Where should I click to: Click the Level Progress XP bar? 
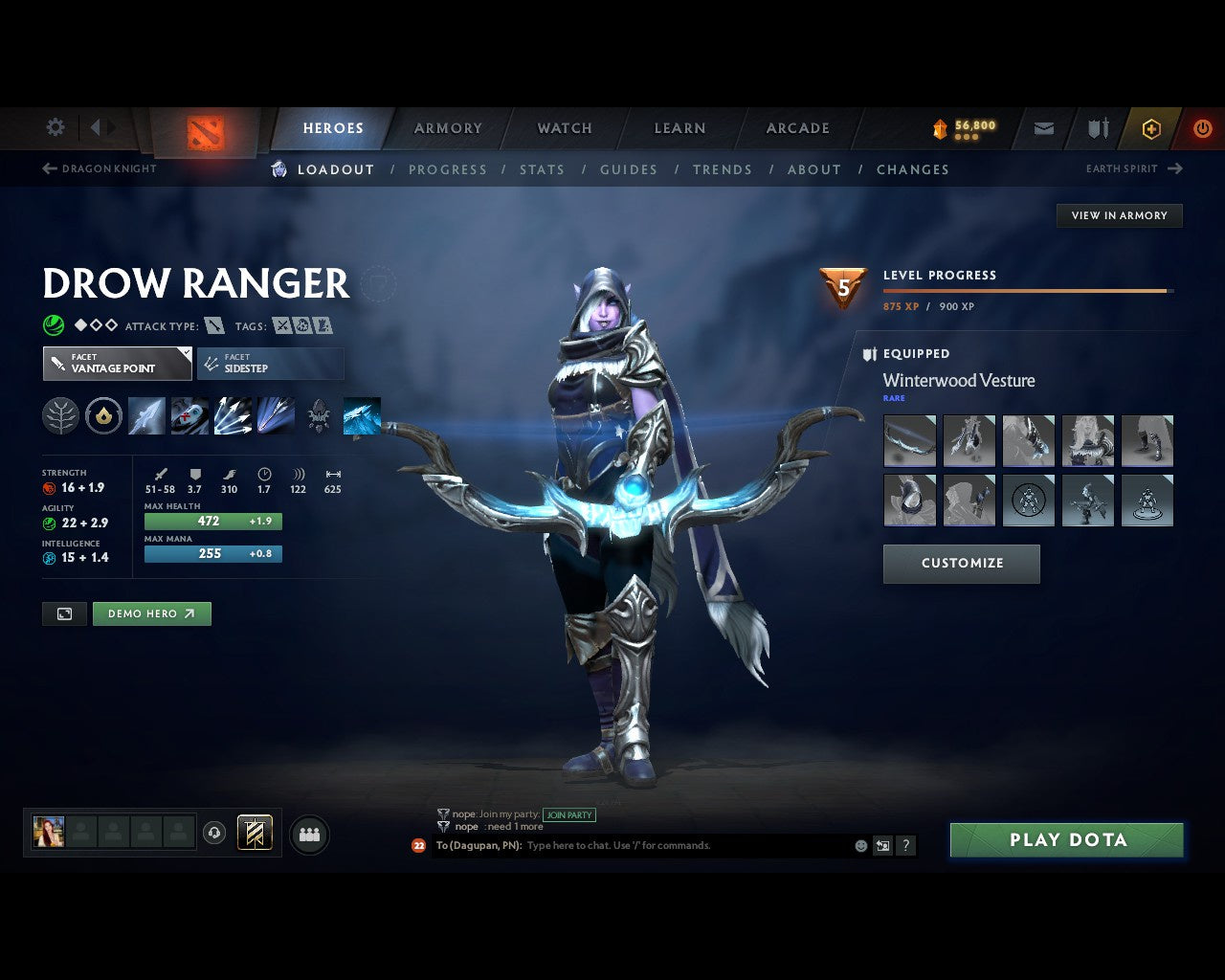tap(1026, 290)
